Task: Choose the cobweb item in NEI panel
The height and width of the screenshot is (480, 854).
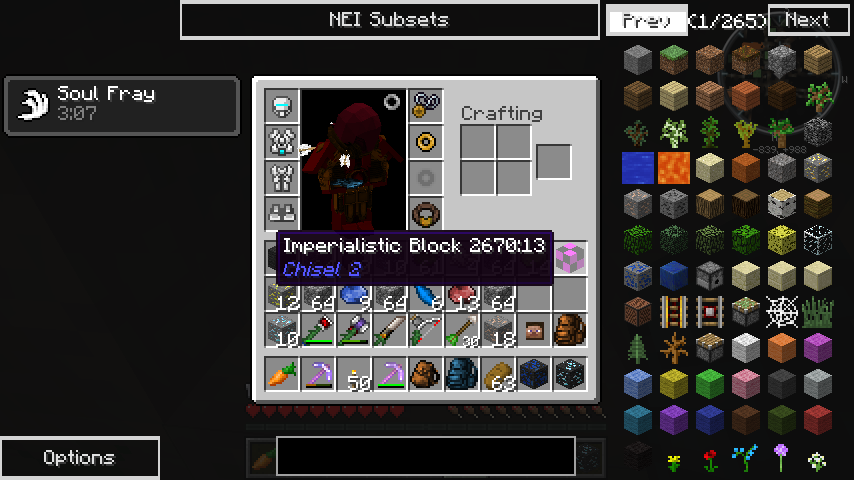Action: point(781,312)
